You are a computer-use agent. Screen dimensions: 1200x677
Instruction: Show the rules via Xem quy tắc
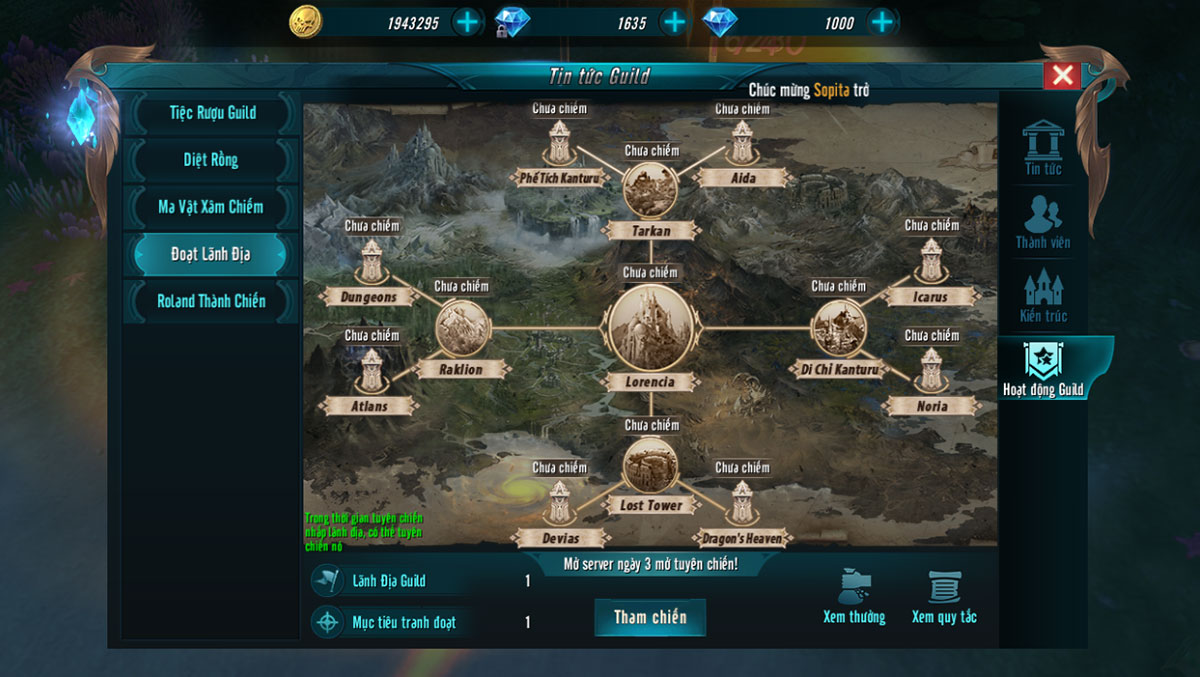pos(944,597)
